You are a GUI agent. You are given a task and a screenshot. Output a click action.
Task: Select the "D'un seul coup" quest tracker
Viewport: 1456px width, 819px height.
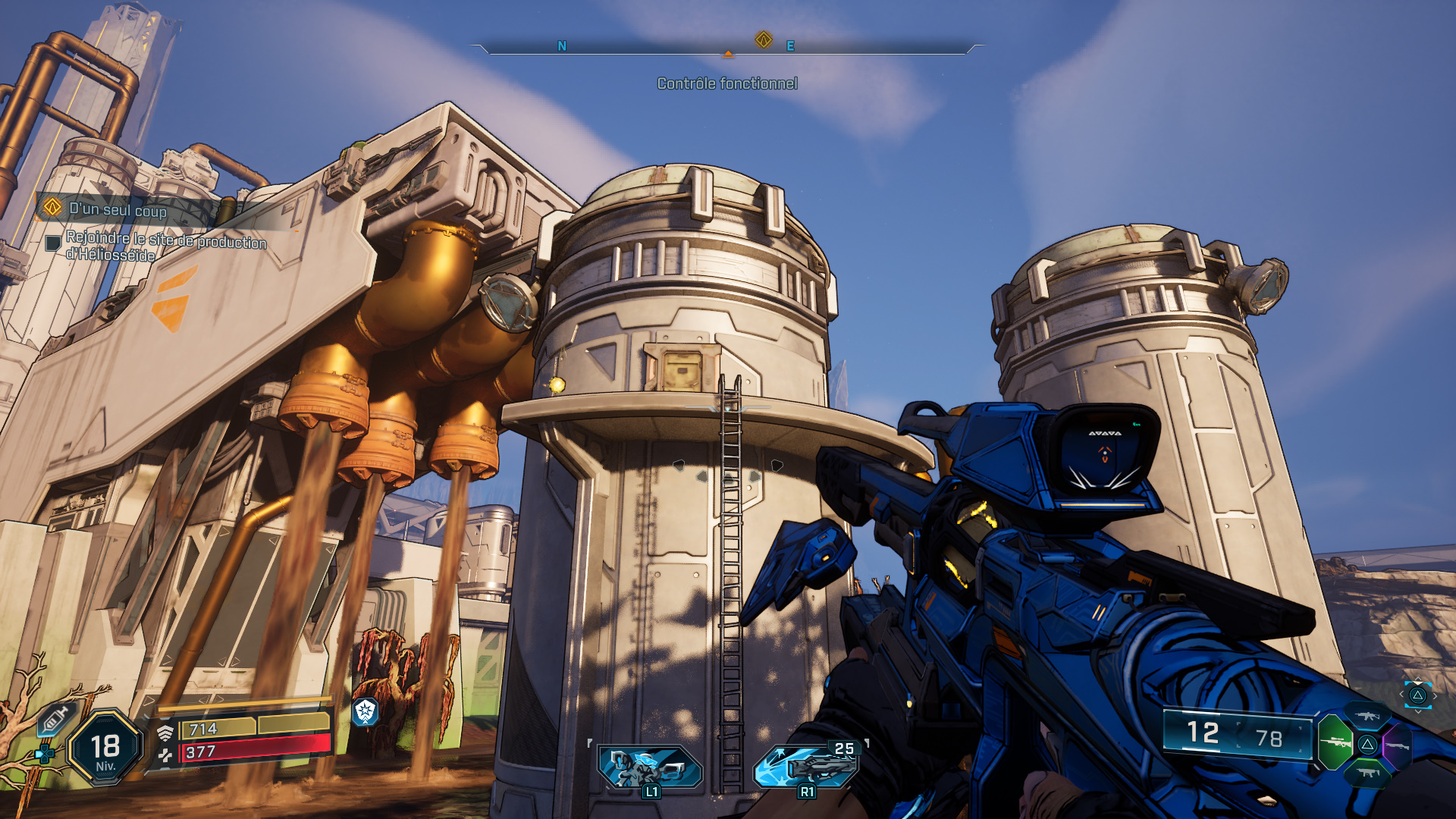(x=118, y=209)
